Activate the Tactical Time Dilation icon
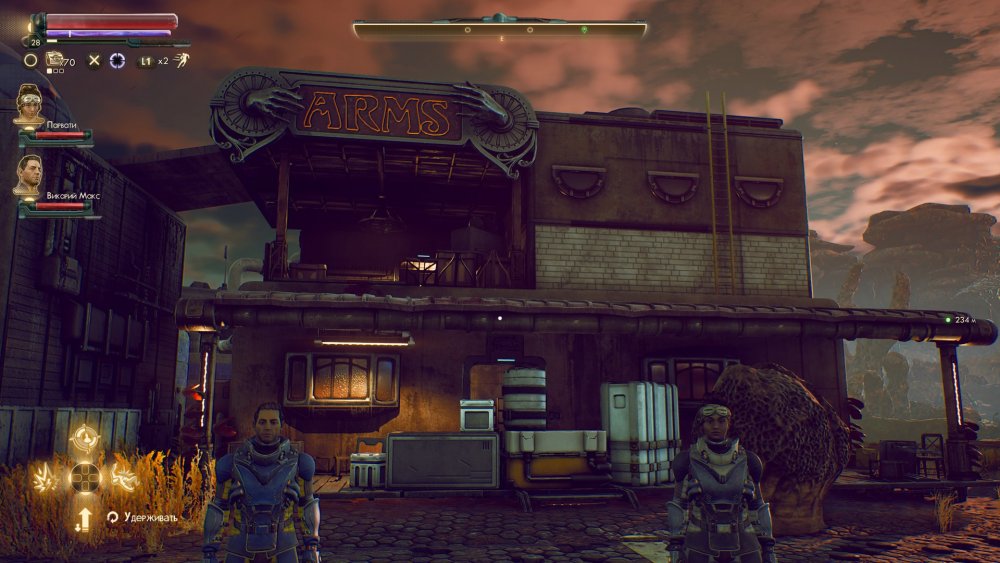 [x=117, y=61]
